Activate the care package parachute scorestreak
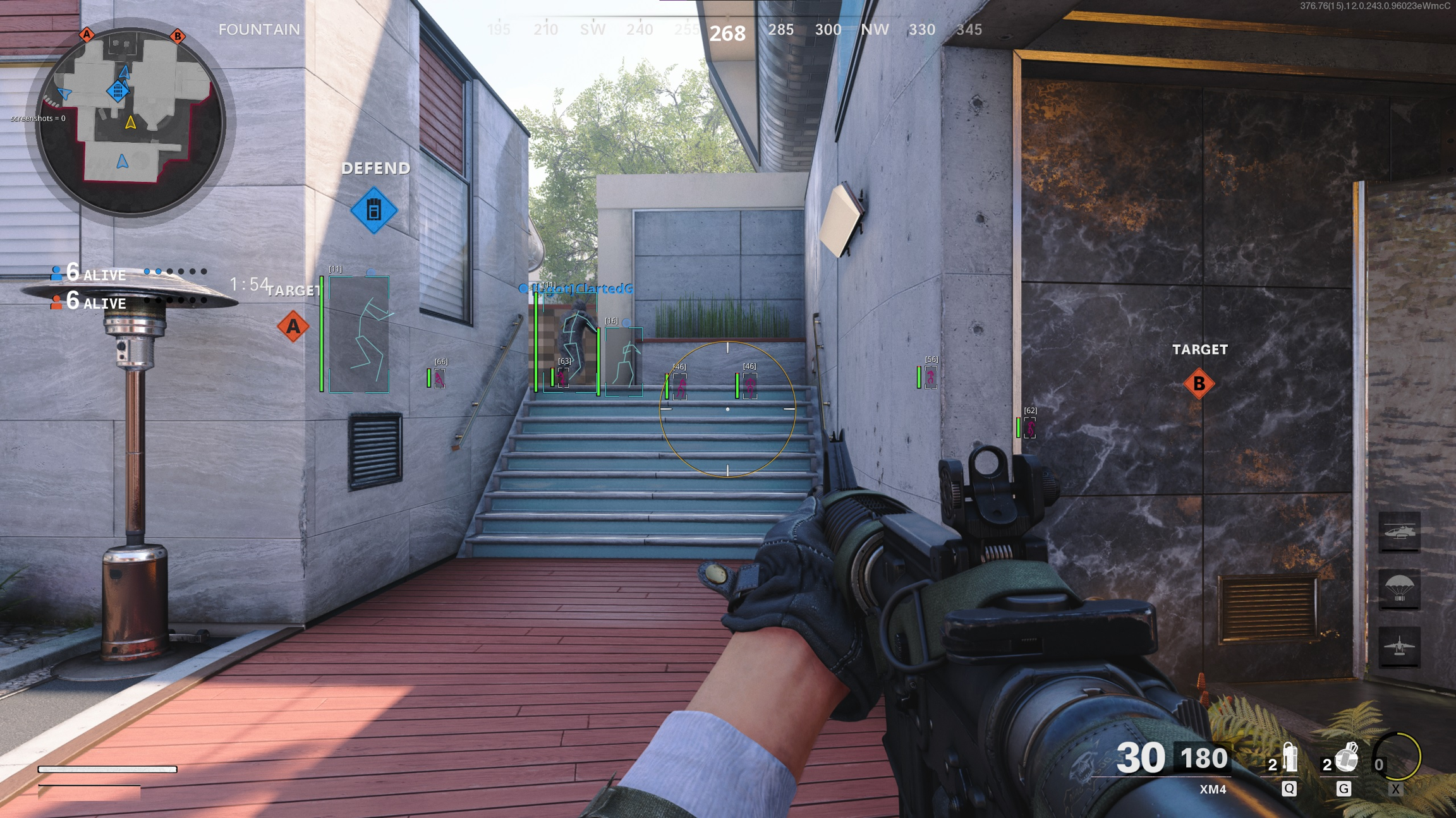 pyautogui.click(x=1399, y=589)
